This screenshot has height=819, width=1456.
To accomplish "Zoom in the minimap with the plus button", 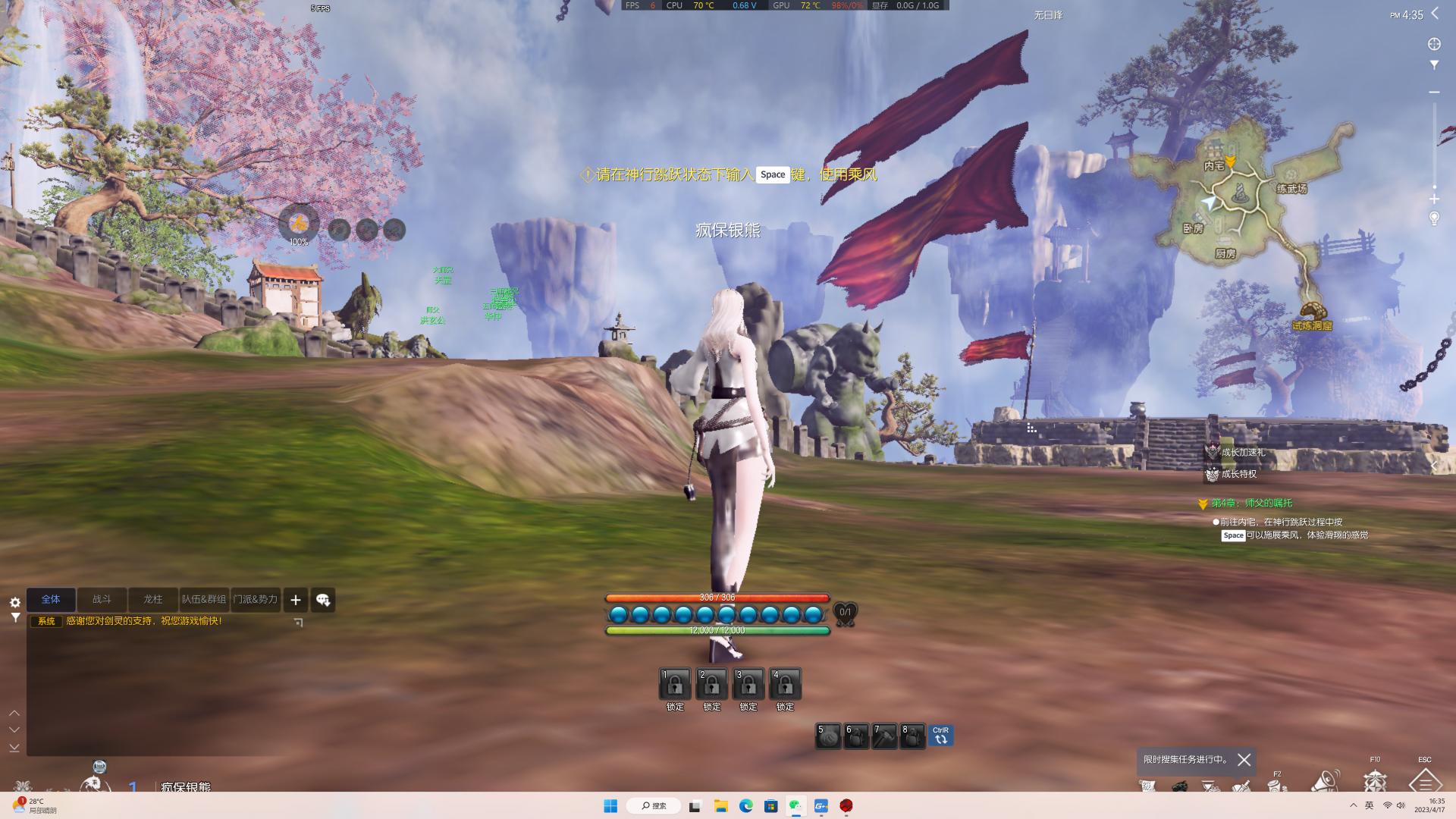I will tap(1434, 199).
